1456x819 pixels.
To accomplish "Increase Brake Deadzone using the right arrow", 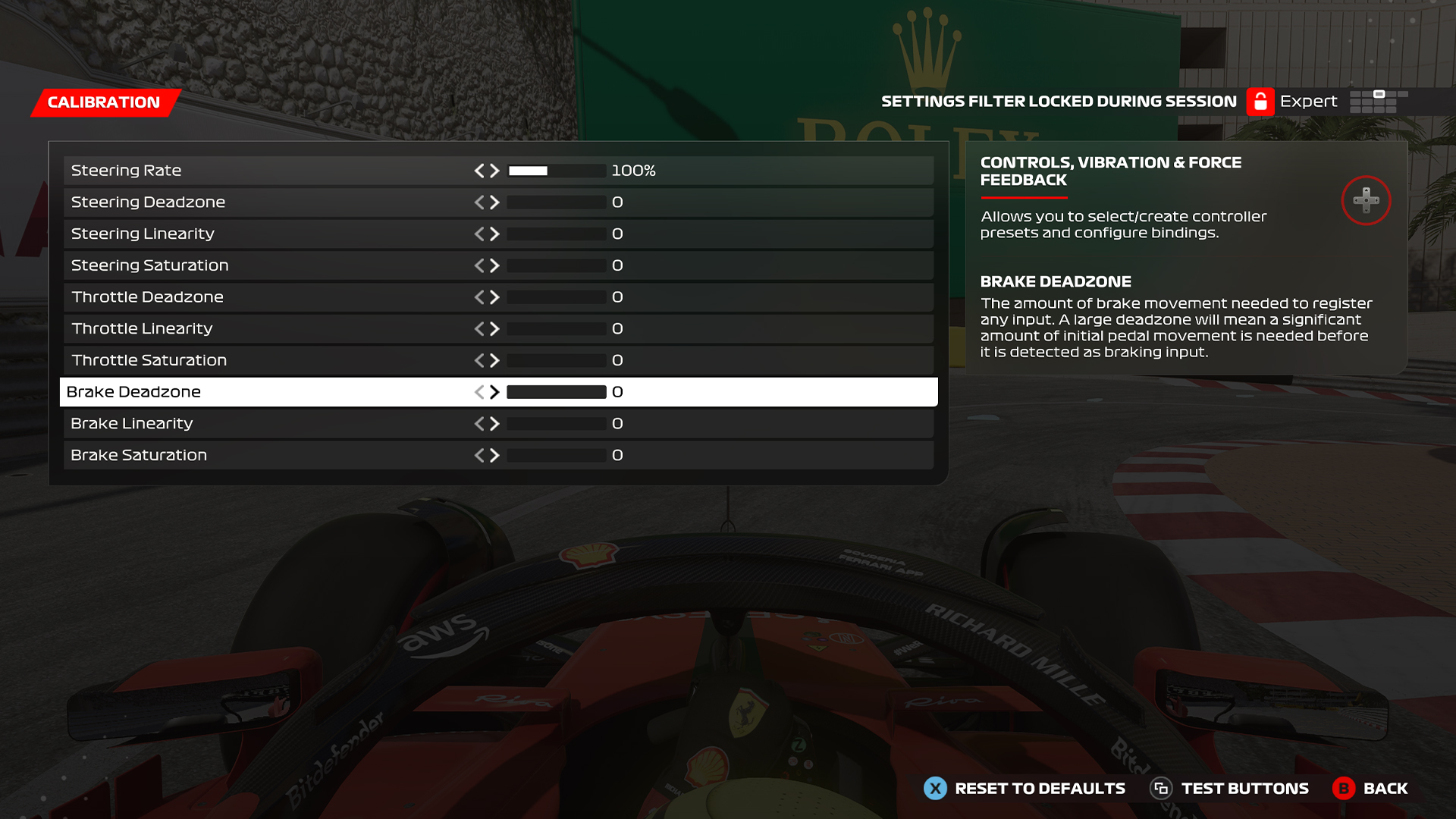I will point(494,392).
